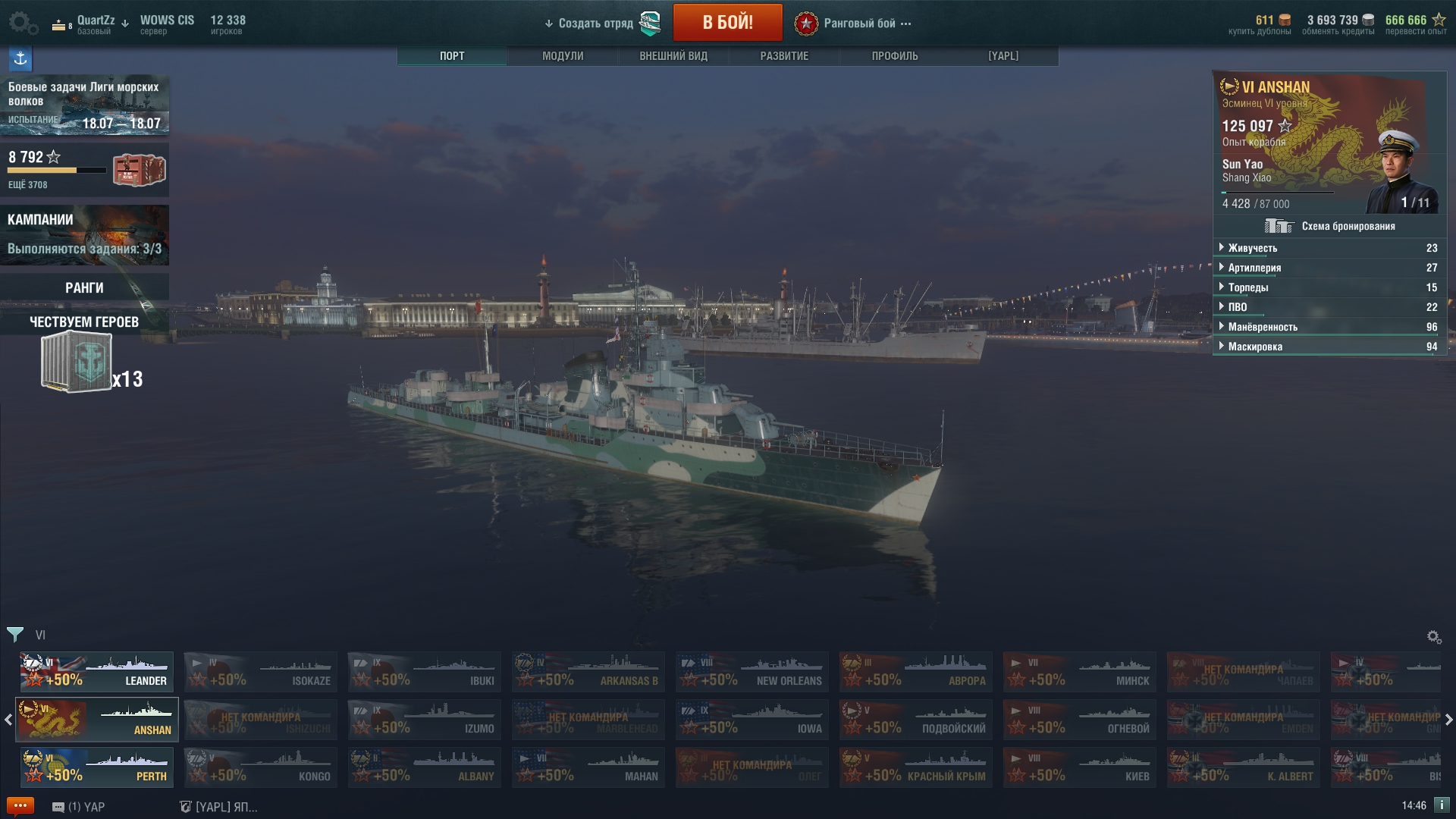The width and height of the screenshot is (1456, 819).
Task: Open the Ранговый бой battle type selector
Action: (859, 24)
